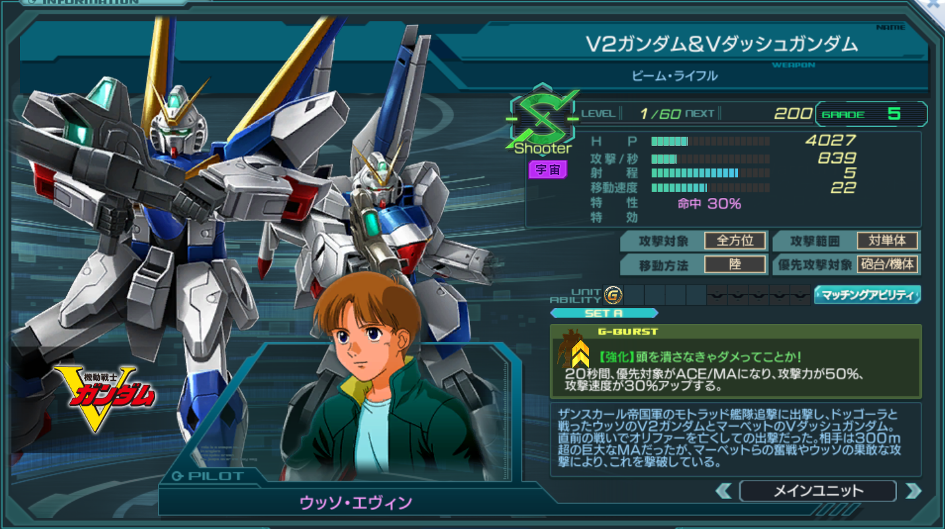Image resolution: width=945 pixels, height=529 pixels.
Task: Click the left arrow beside メインユニット
Action: (x=723, y=491)
